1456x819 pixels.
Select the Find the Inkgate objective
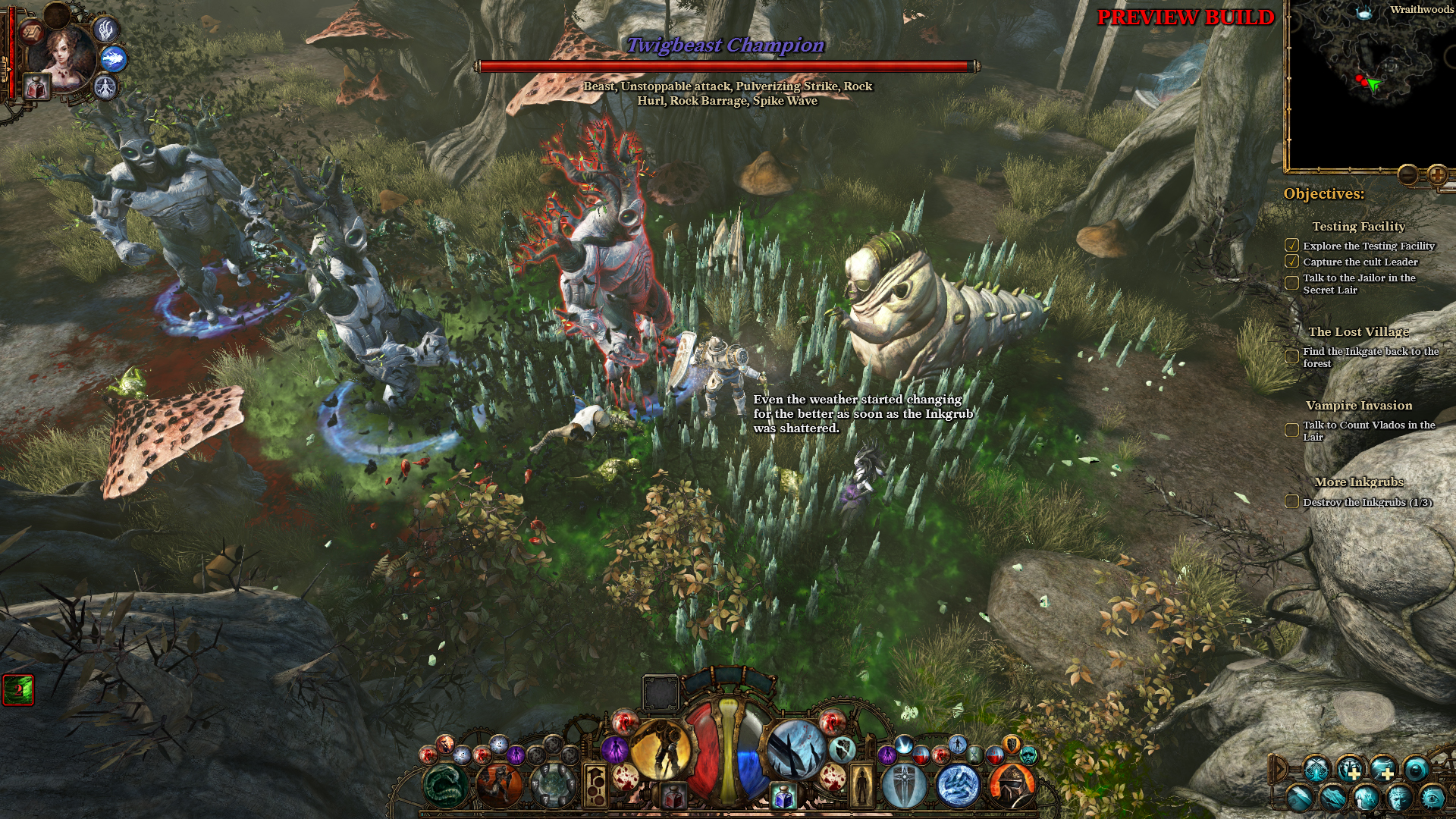pos(1370,357)
